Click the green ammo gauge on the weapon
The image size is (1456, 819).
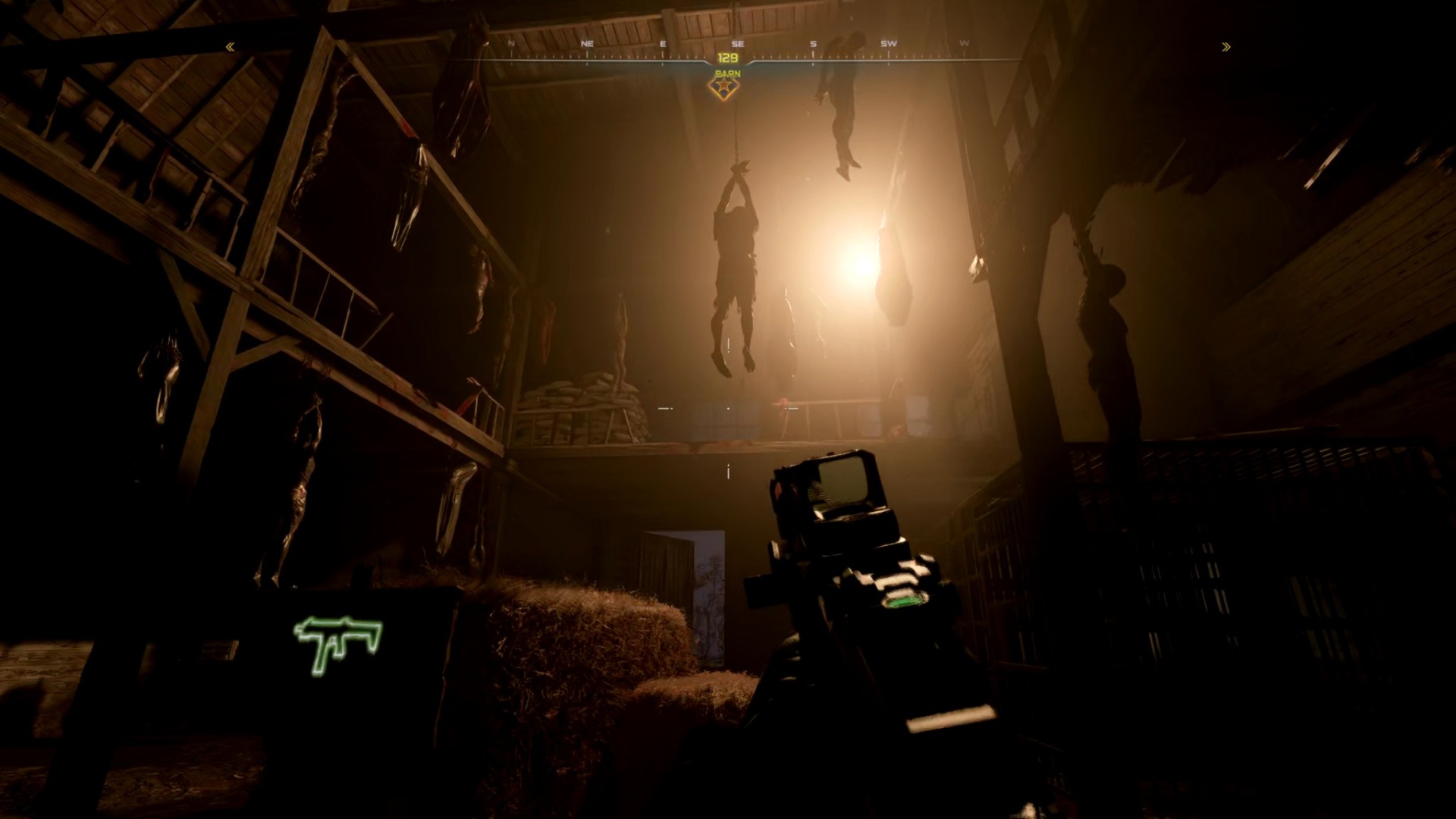coord(902,600)
